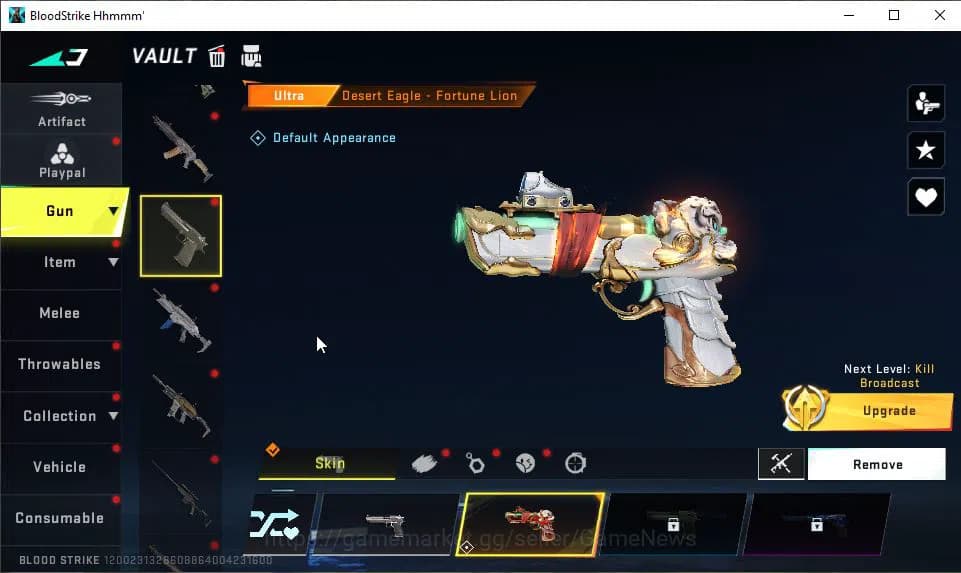
Task: Open the Artifact category
Action: click(x=61, y=109)
